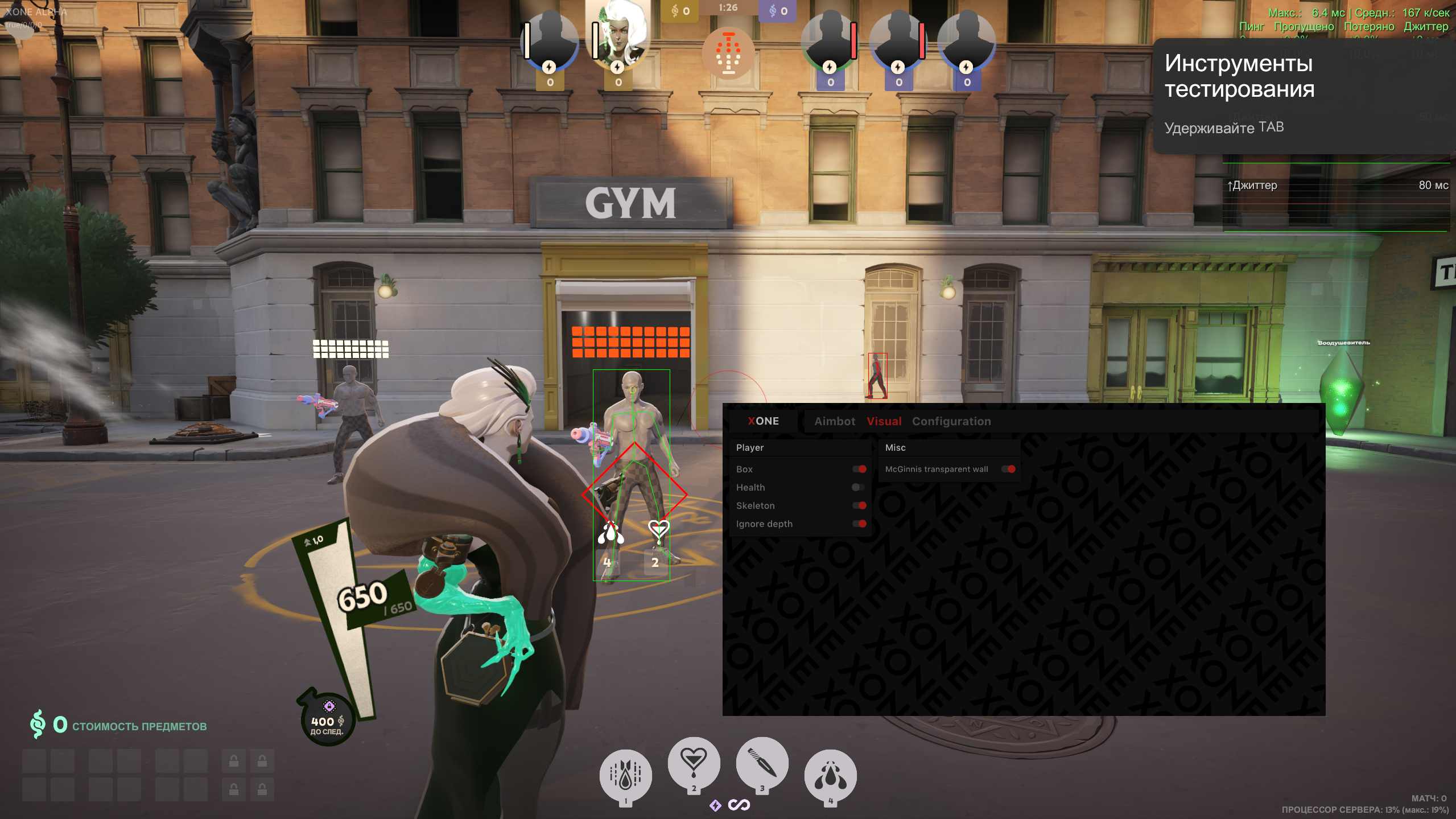Switch to the Aimbot tab
Image resolution: width=1456 pixels, height=819 pixels.
(x=834, y=421)
